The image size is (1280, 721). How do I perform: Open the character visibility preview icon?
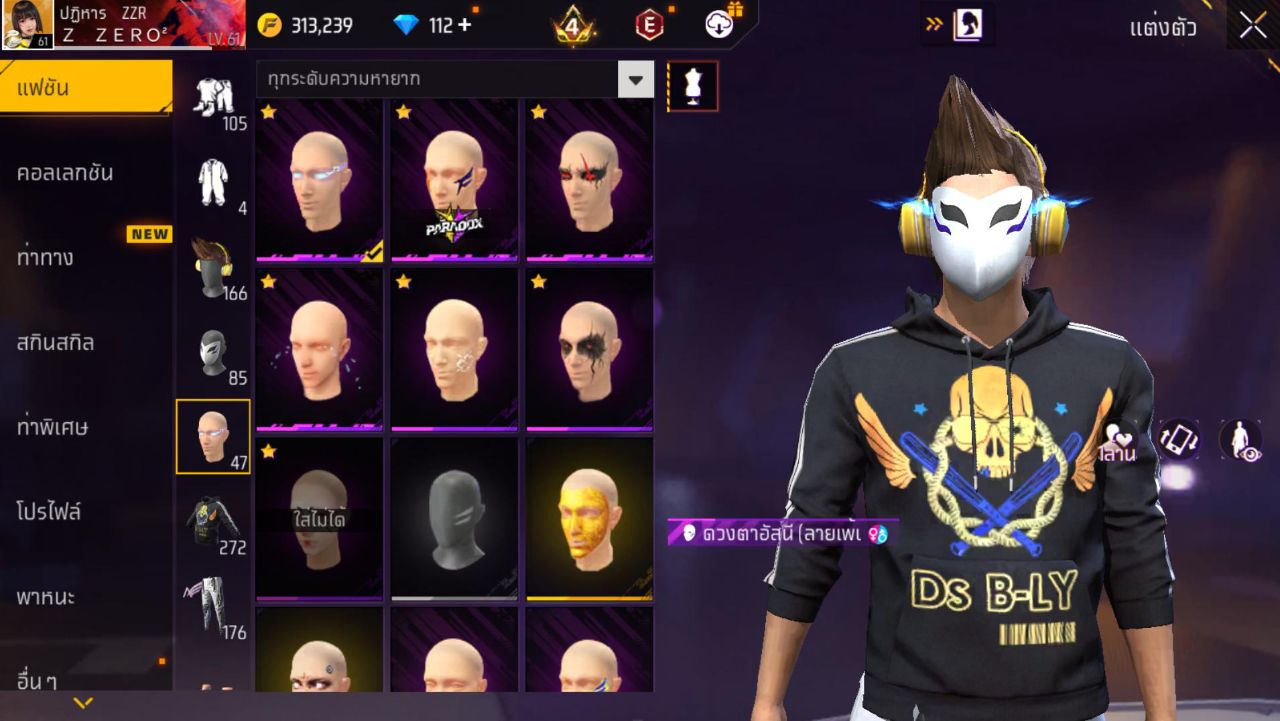tap(1240, 438)
